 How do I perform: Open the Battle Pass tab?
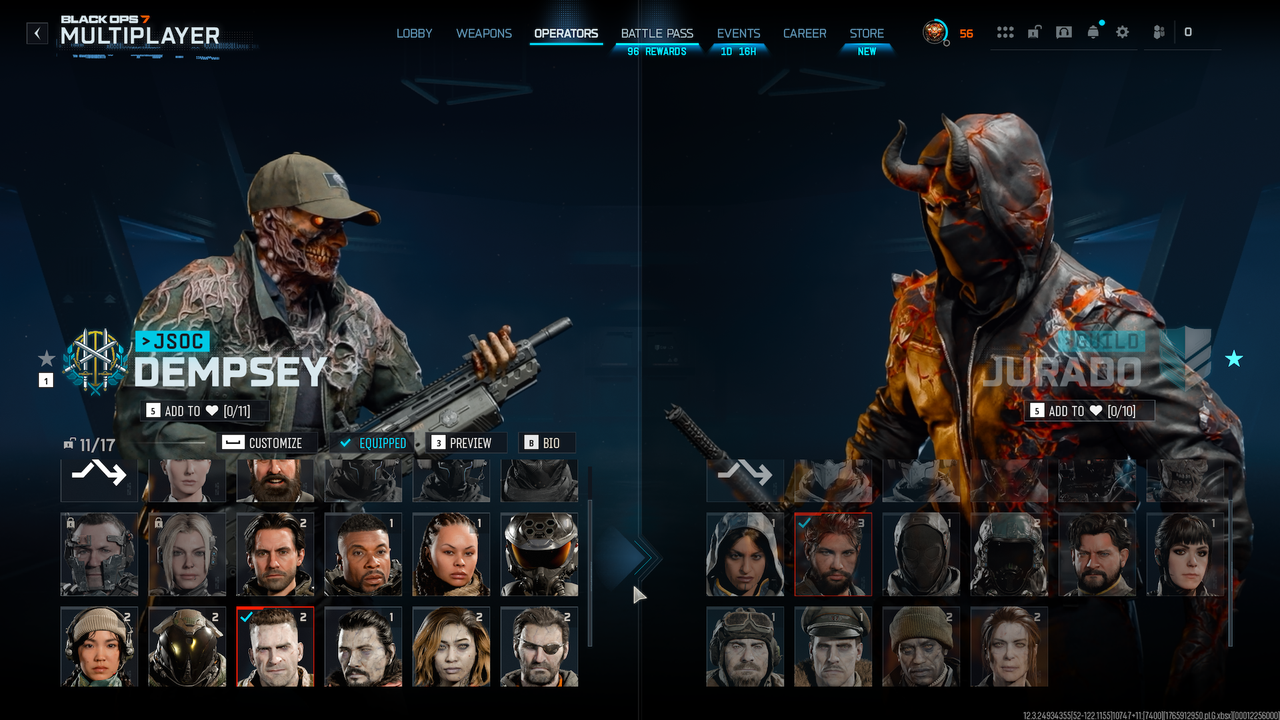coord(657,33)
